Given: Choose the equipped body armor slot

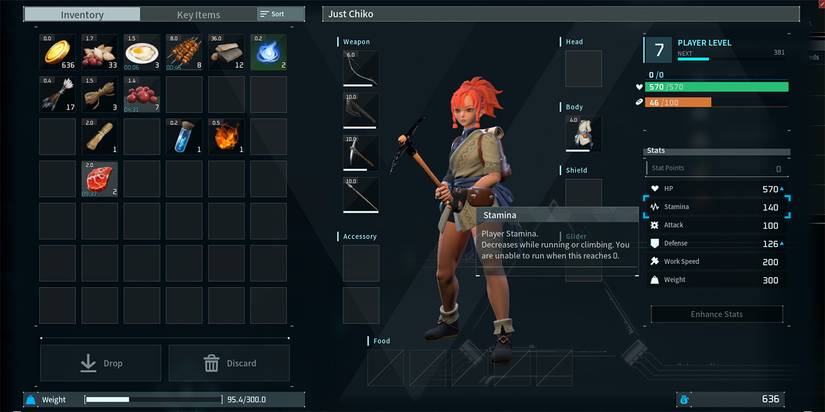Looking at the screenshot, I should pos(583,133).
